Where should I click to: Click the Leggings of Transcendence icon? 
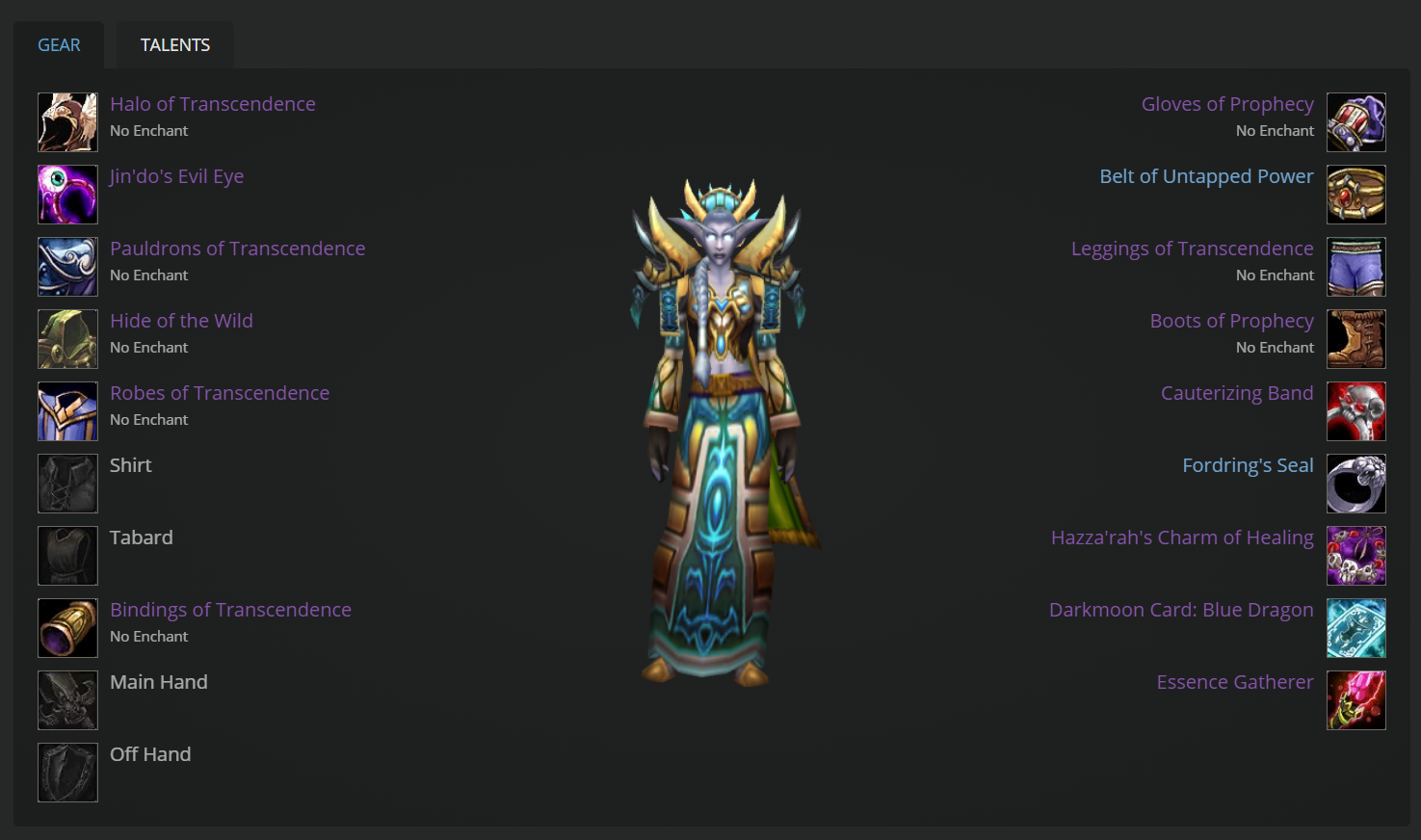[x=1355, y=266]
